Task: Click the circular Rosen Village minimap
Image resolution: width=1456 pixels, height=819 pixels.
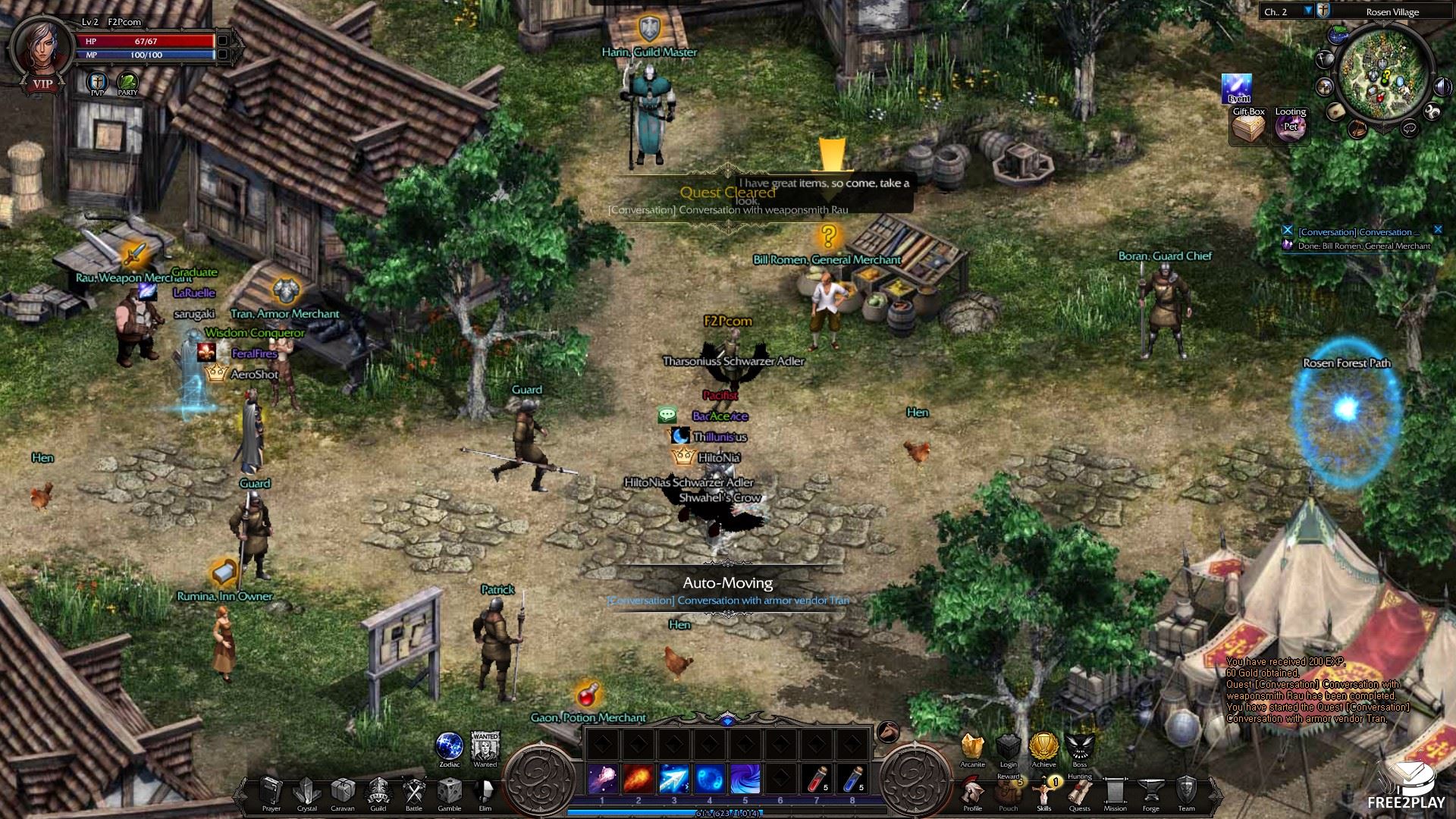Action: [1384, 73]
